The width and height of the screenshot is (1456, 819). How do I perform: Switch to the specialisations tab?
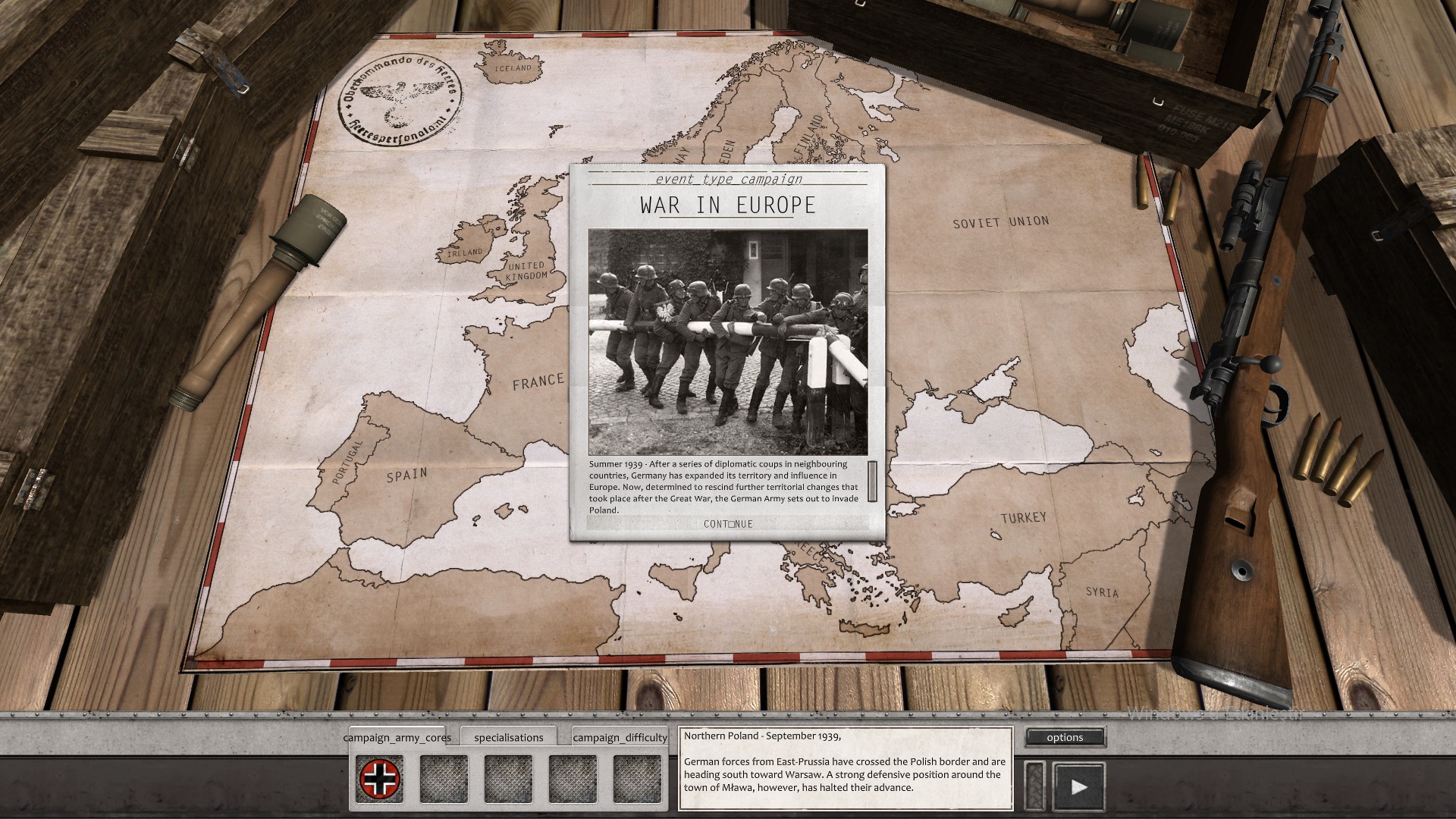(x=510, y=737)
